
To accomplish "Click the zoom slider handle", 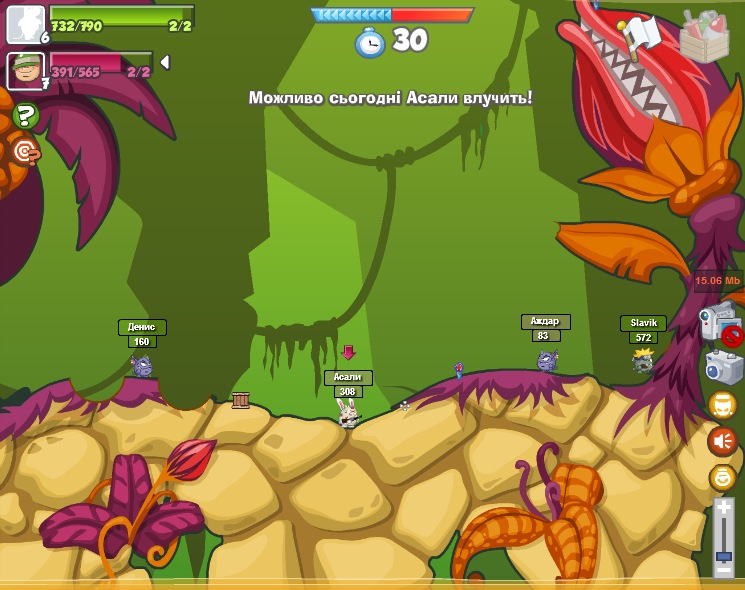I will point(723,557).
